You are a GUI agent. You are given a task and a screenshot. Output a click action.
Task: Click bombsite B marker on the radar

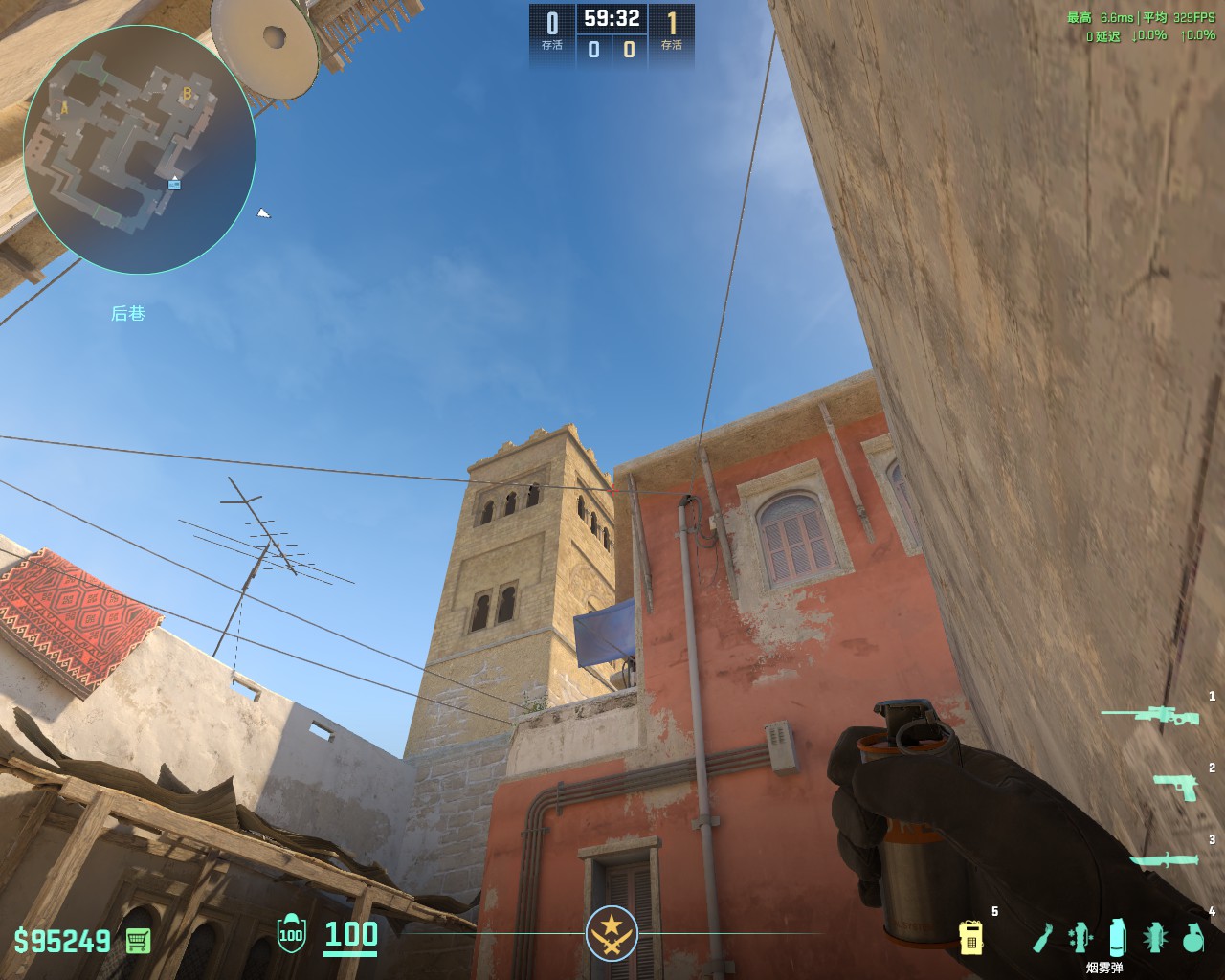coord(187,94)
